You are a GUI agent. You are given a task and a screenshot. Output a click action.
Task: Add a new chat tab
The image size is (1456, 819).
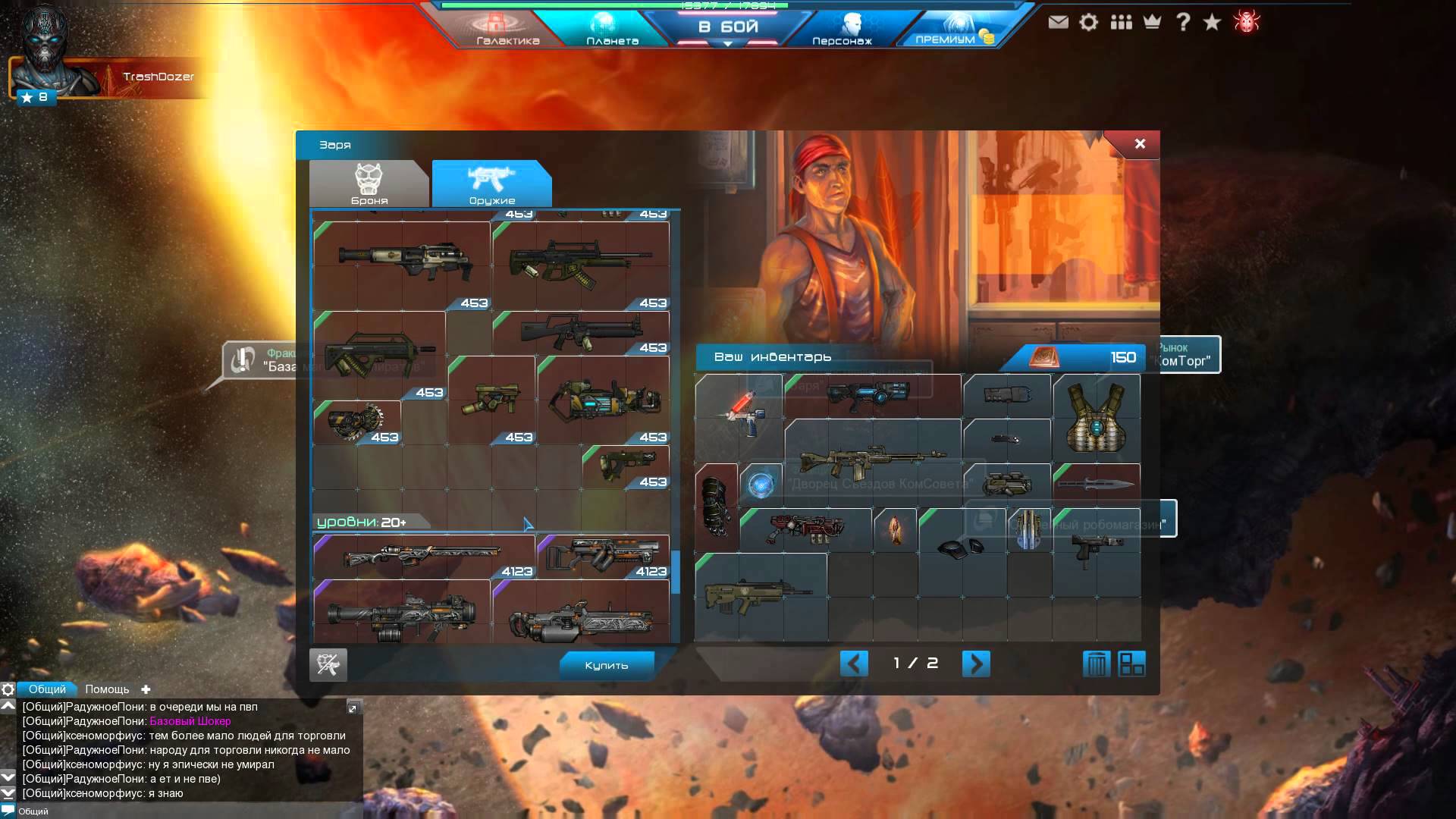click(x=146, y=689)
